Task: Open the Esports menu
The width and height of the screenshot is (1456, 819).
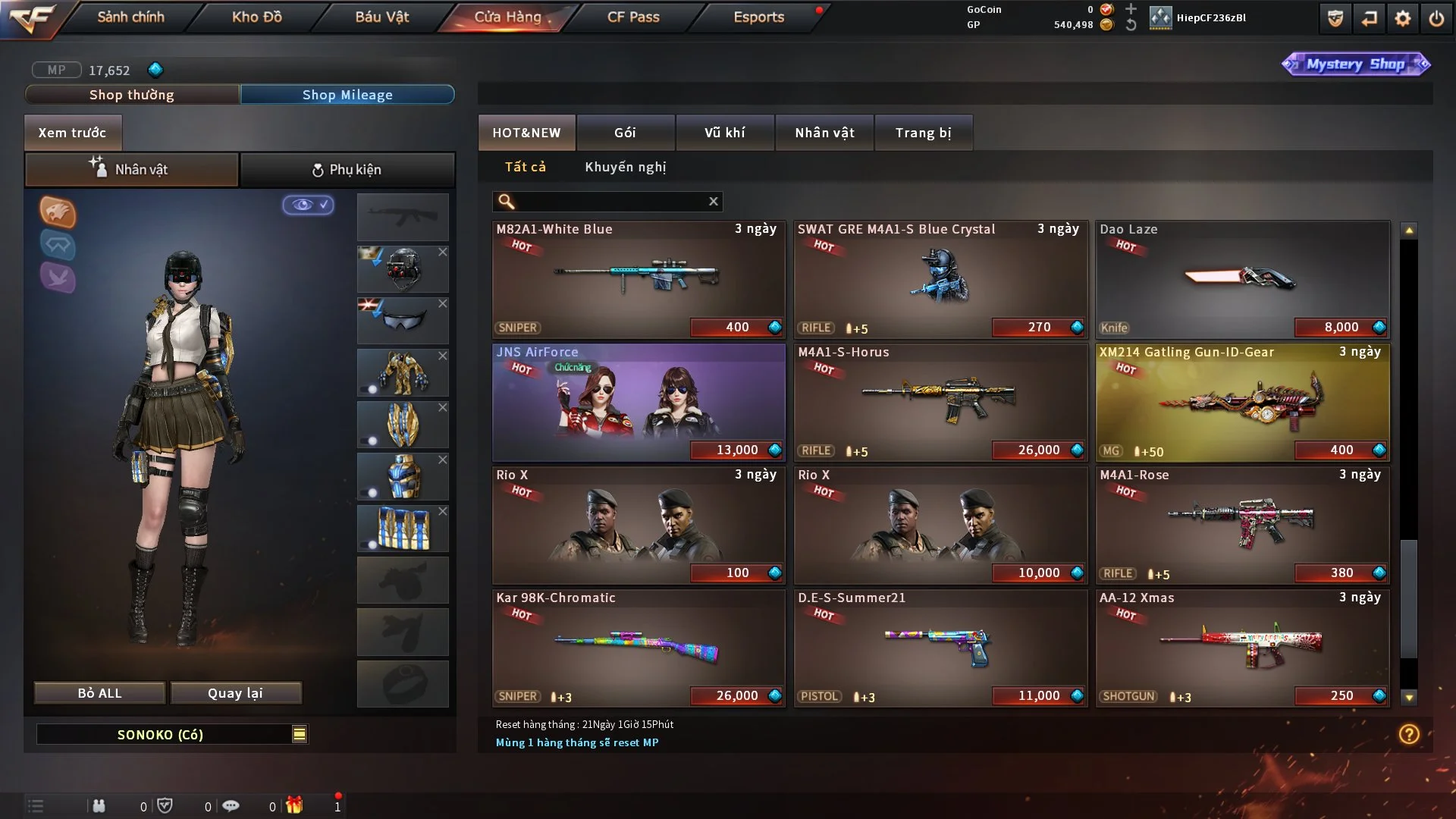Action: pyautogui.click(x=758, y=17)
